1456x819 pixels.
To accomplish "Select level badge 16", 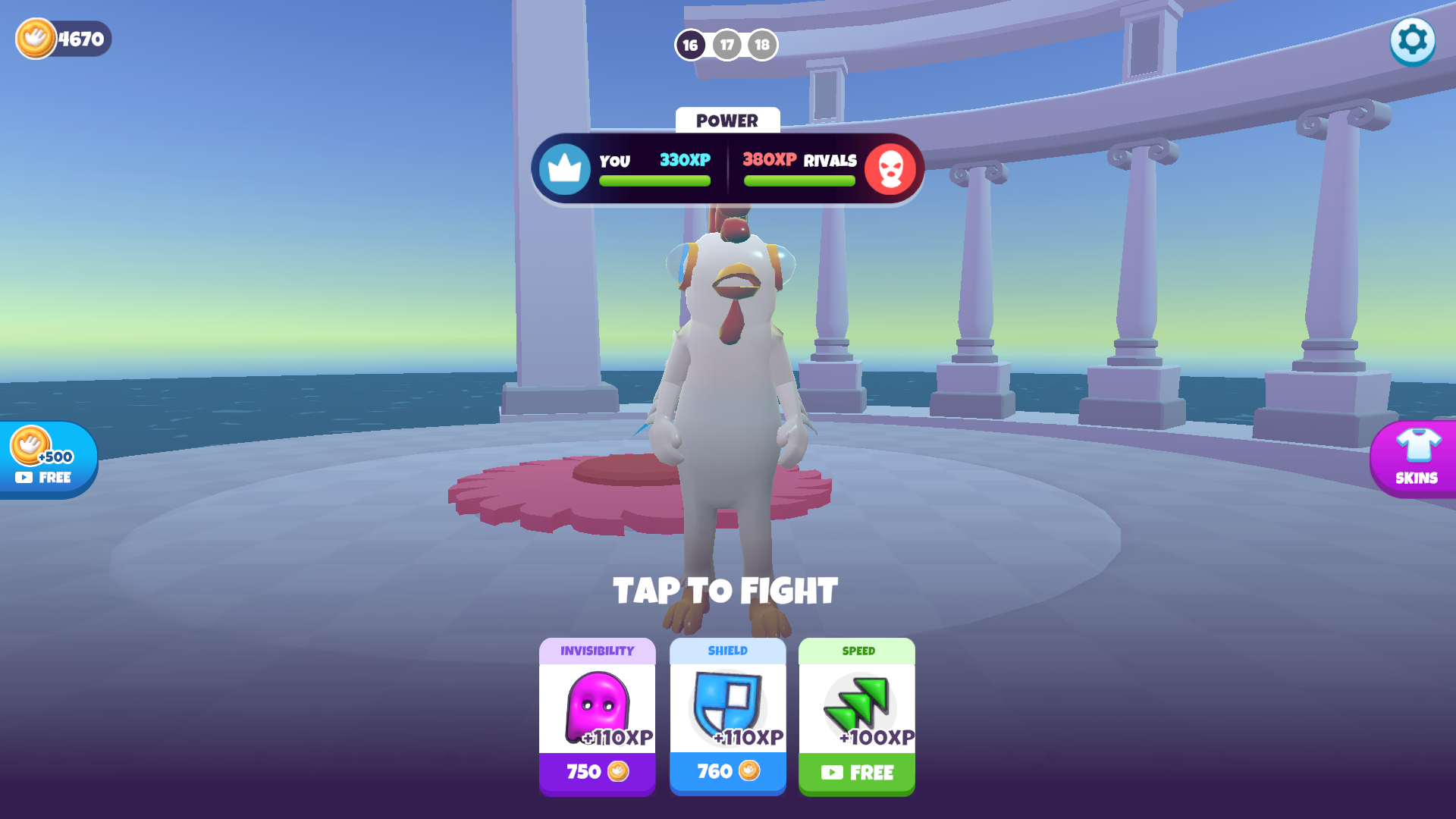I will click(690, 45).
